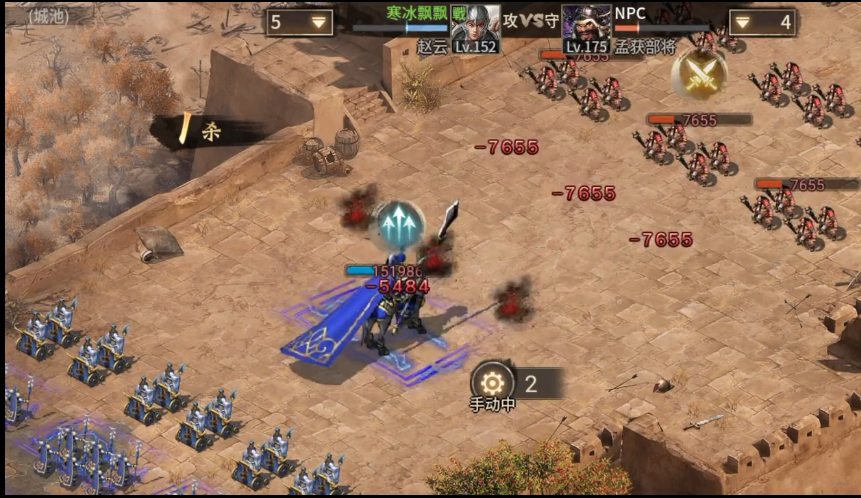Expand the attacker troop dropdown showing 5
The image size is (861, 498).
tap(300, 22)
